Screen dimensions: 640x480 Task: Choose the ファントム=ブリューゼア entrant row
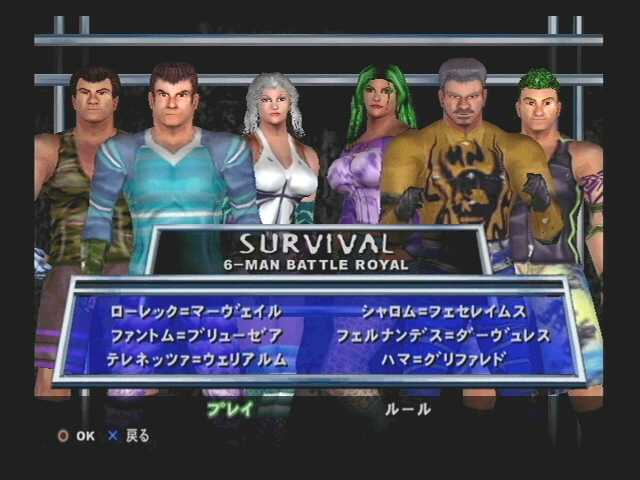click(194, 335)
